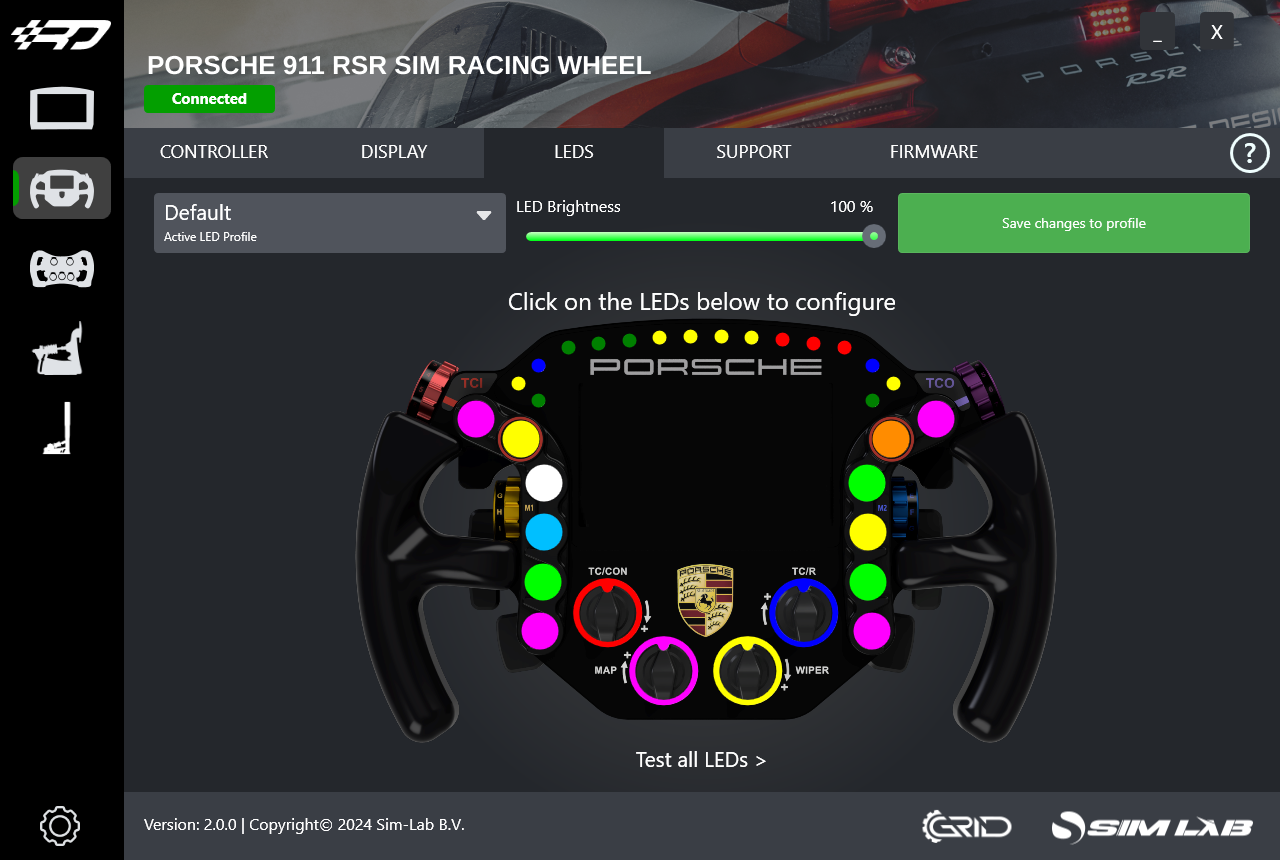Open the Active LED Profile dropdown

(x=329, y=222)
